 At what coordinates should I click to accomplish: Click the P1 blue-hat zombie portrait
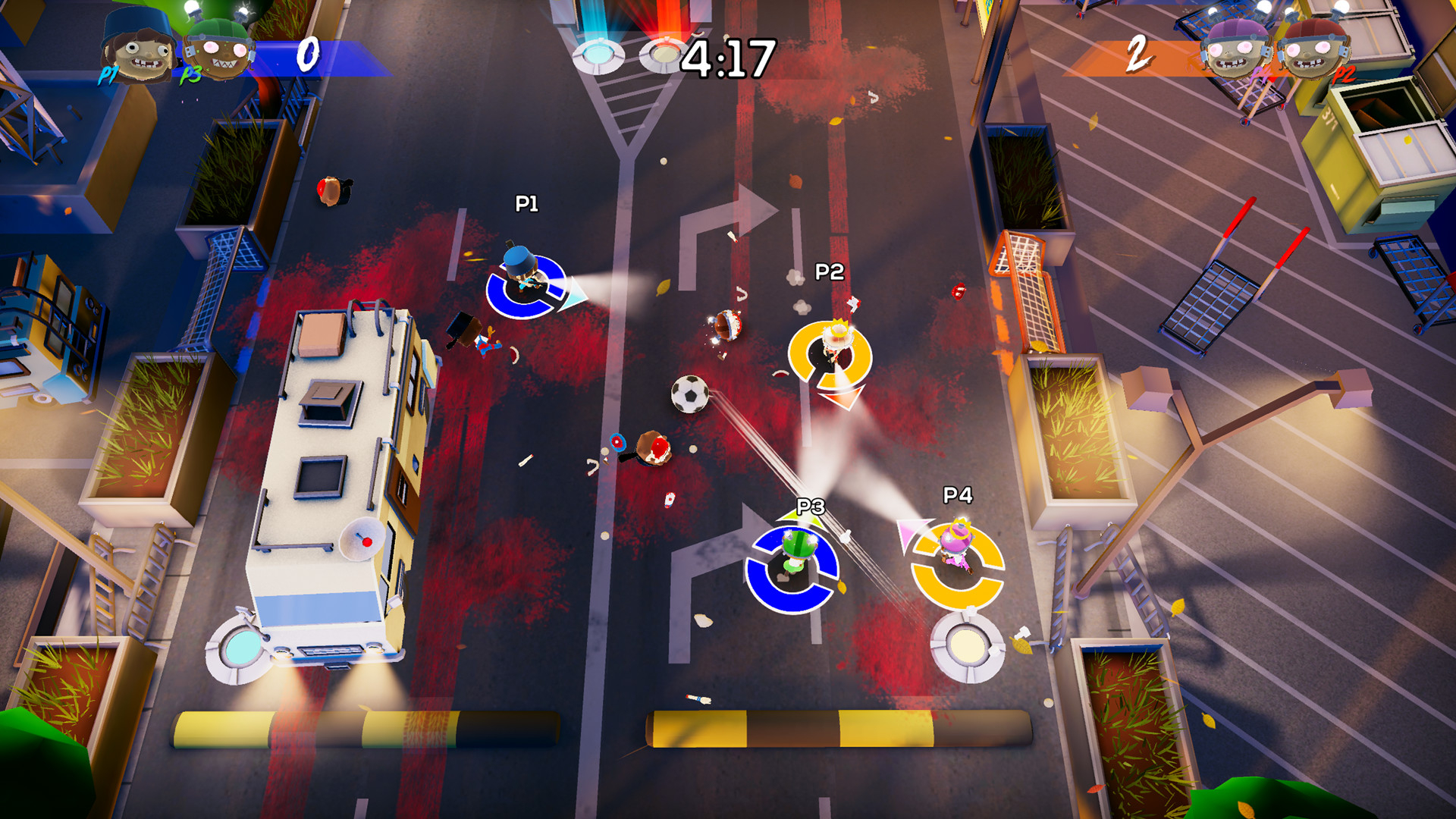tap(137, 47)
